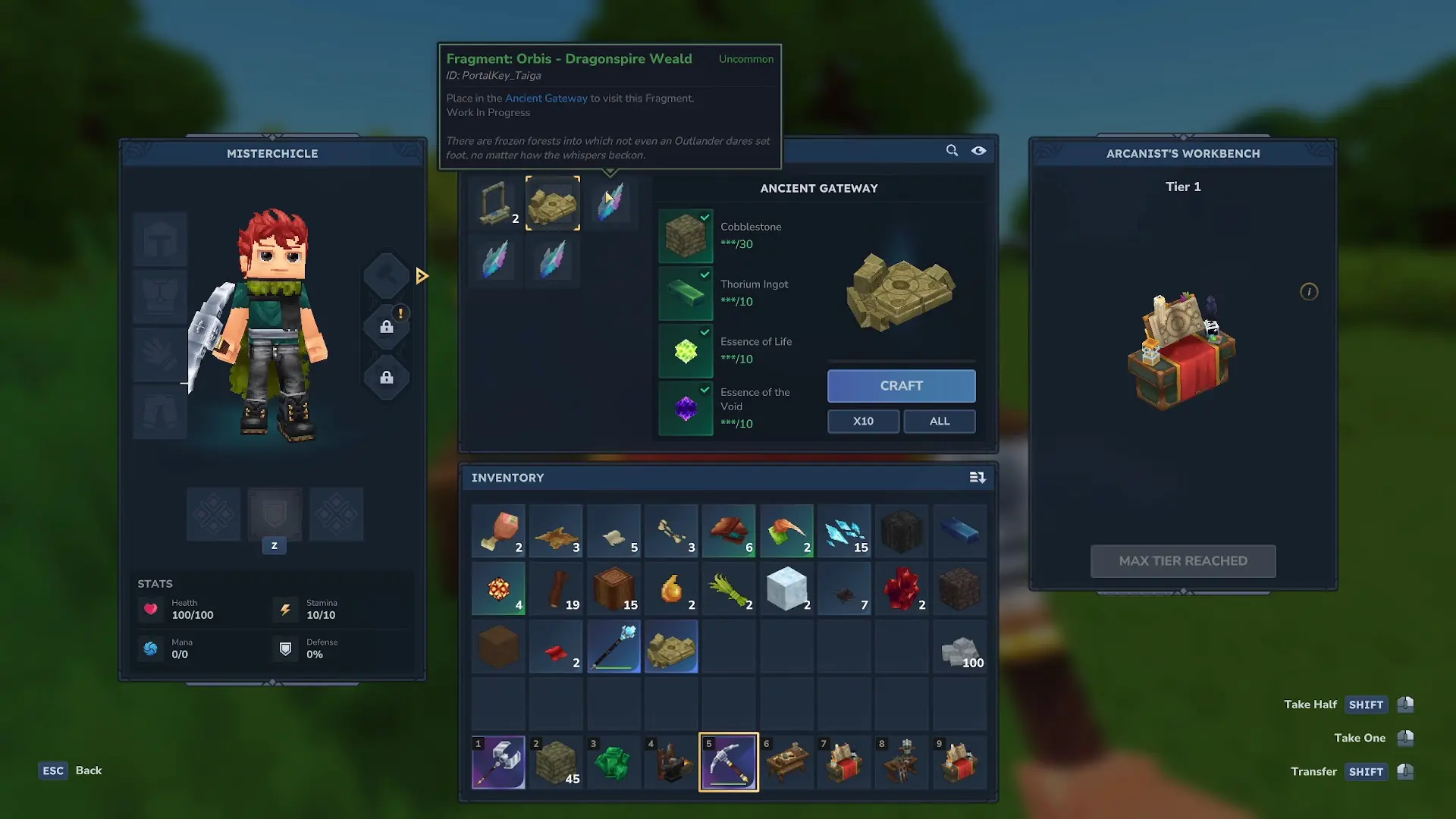Select the wood log stack of 15
1456x819 pixels.
(613, 589)
